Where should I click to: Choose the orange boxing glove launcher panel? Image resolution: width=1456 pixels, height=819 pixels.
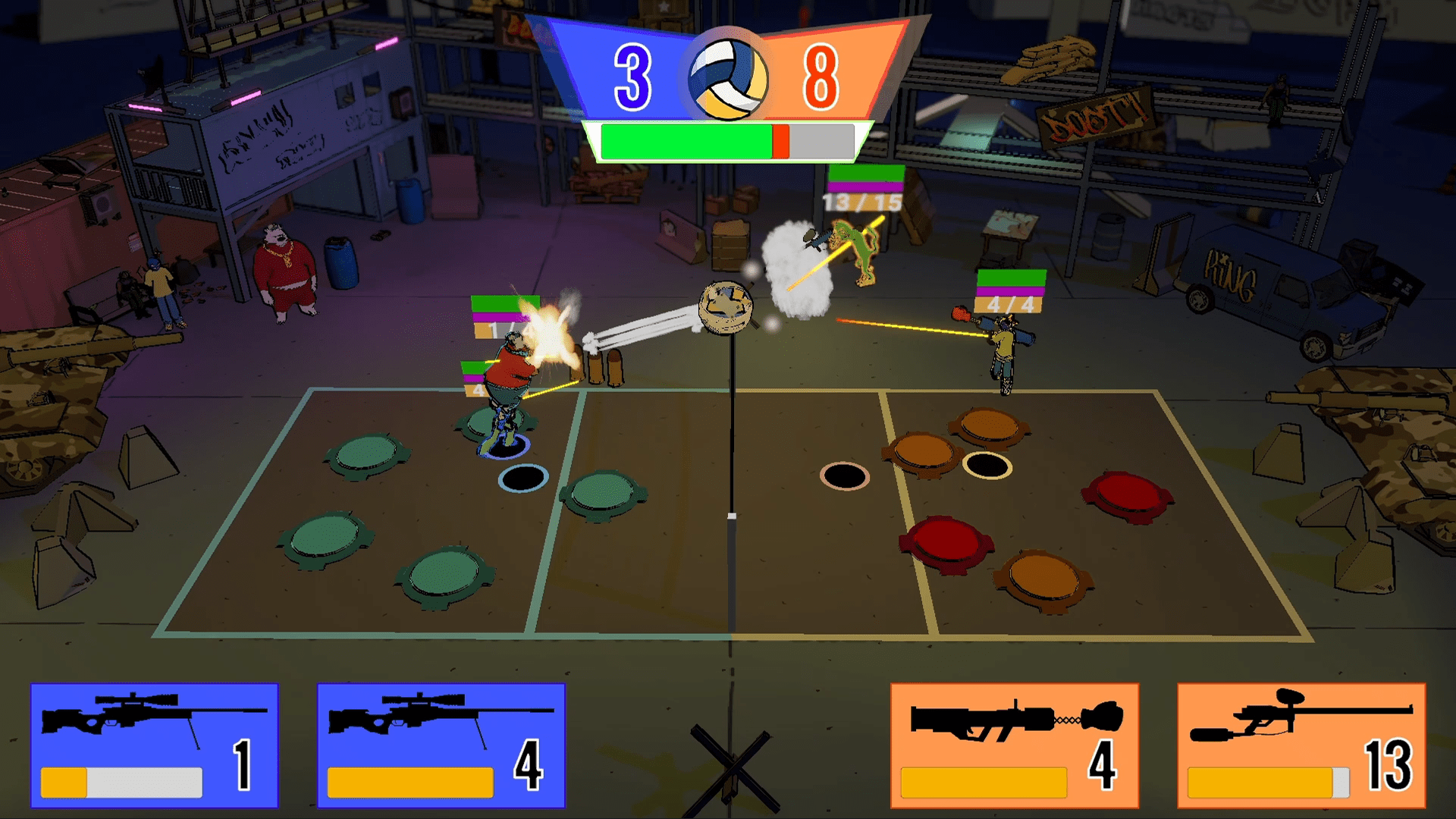1015,745
